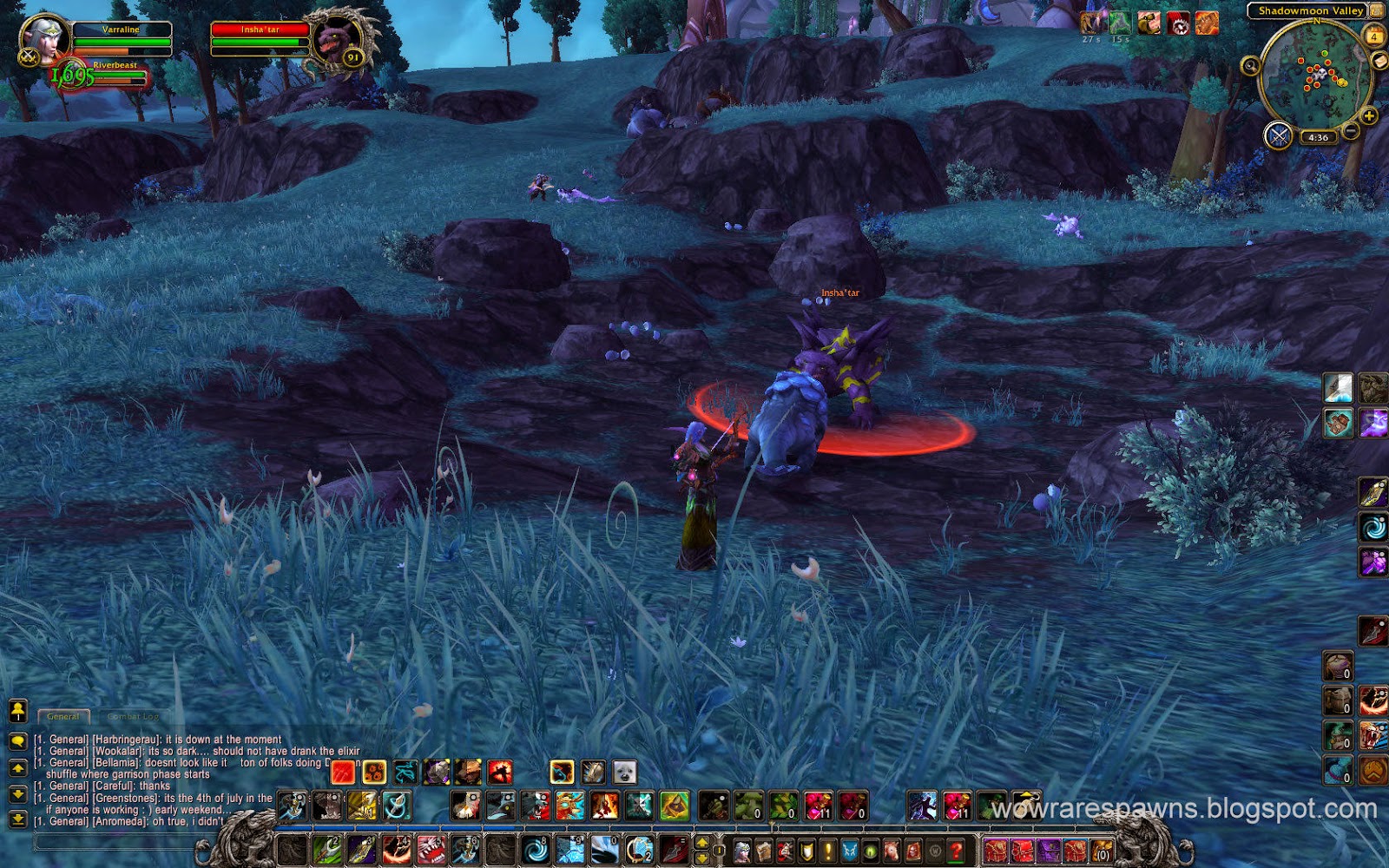The image size is (1389, 868).
Task: Open the calendar icon showing day 4
Action: (1374, 36)
